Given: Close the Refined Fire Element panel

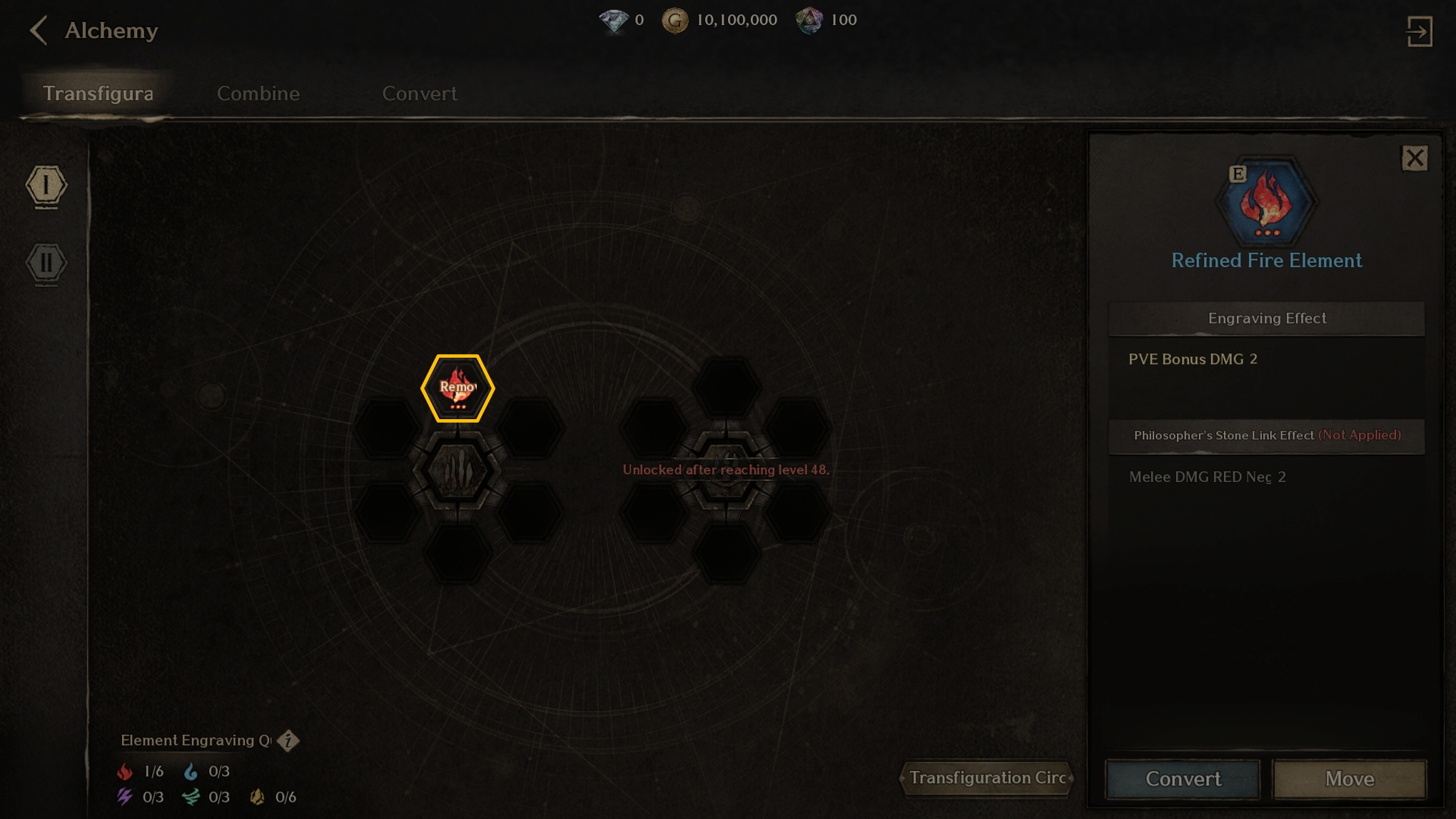Looking at the screenshot, I should click(1415, 158).
